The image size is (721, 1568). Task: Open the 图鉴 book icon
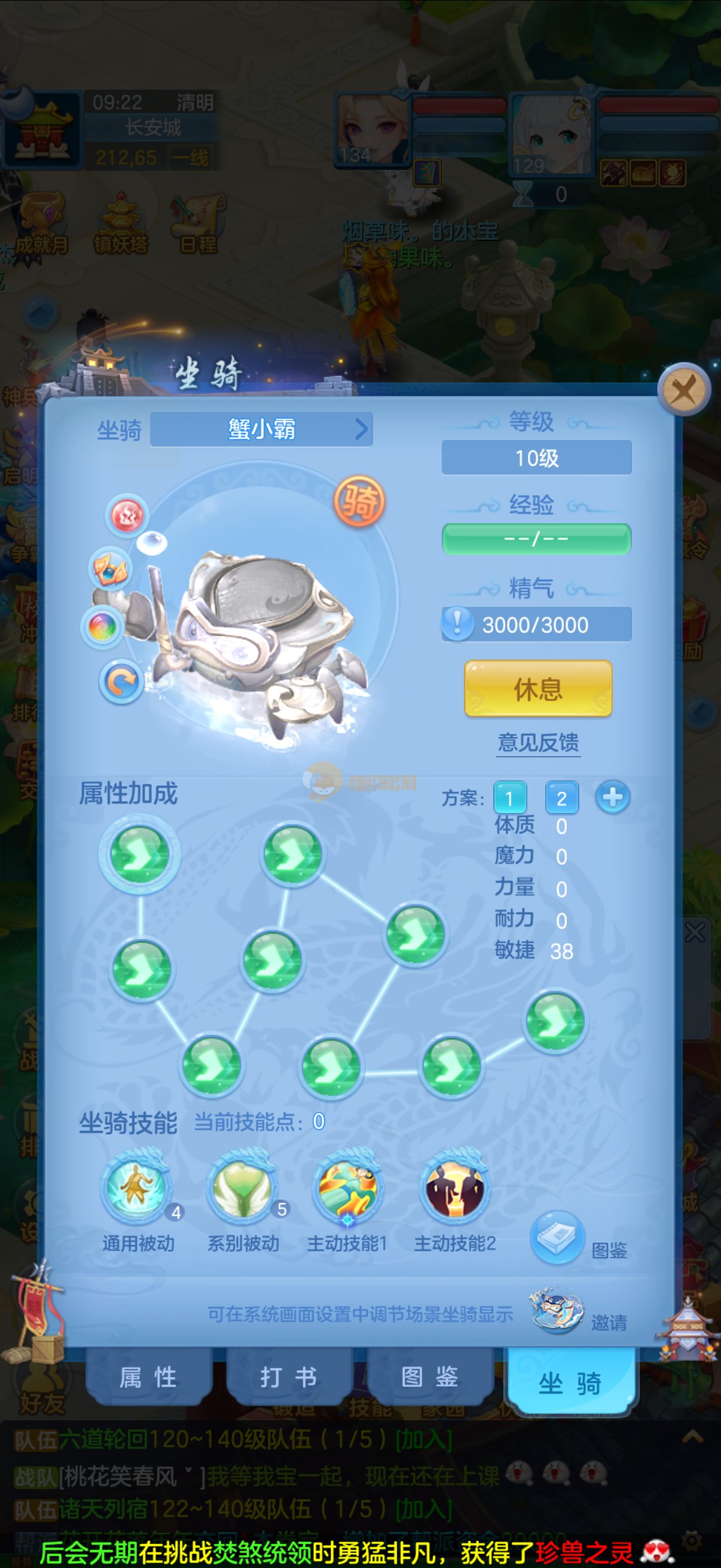pyautogui.click(x=557, y=1237)
